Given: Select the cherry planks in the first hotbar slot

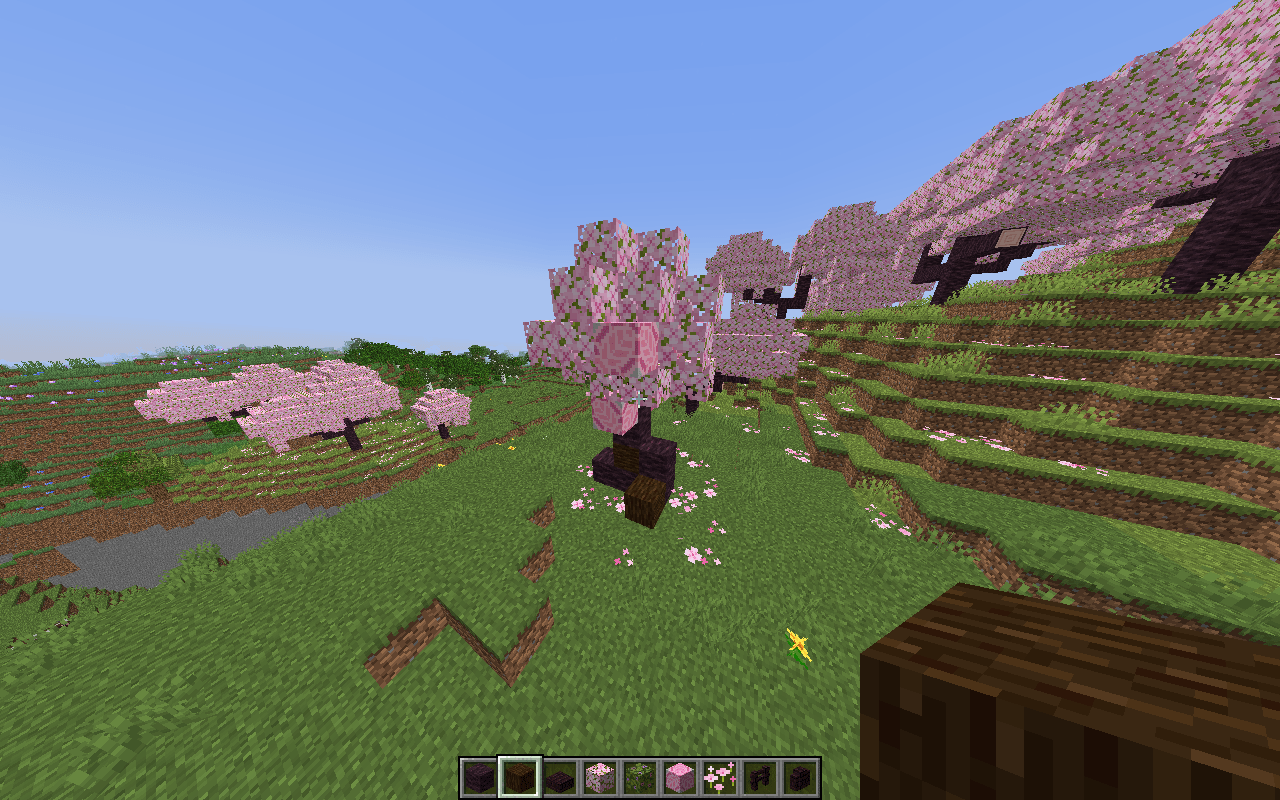Looking at the screenshot, I should (x=478, y=773).
